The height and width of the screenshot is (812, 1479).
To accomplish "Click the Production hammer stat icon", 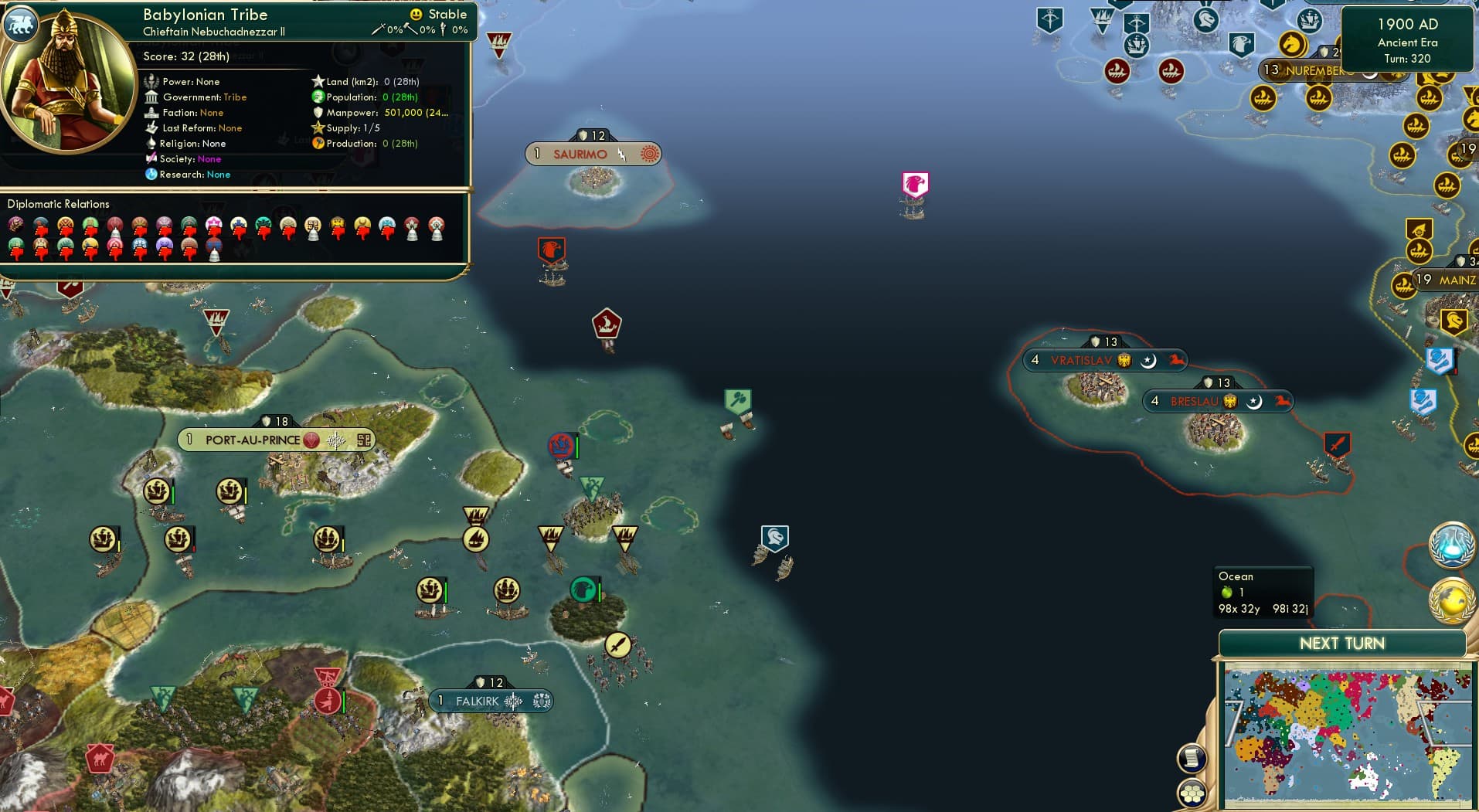I will tap(317, 144).
